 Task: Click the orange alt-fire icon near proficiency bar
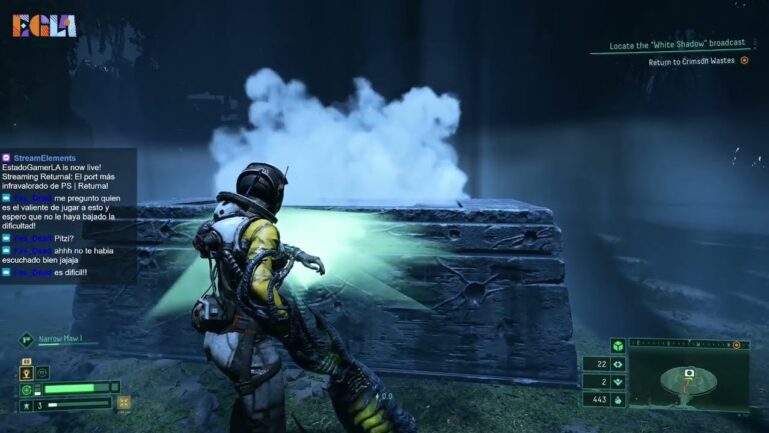(124, 403)
